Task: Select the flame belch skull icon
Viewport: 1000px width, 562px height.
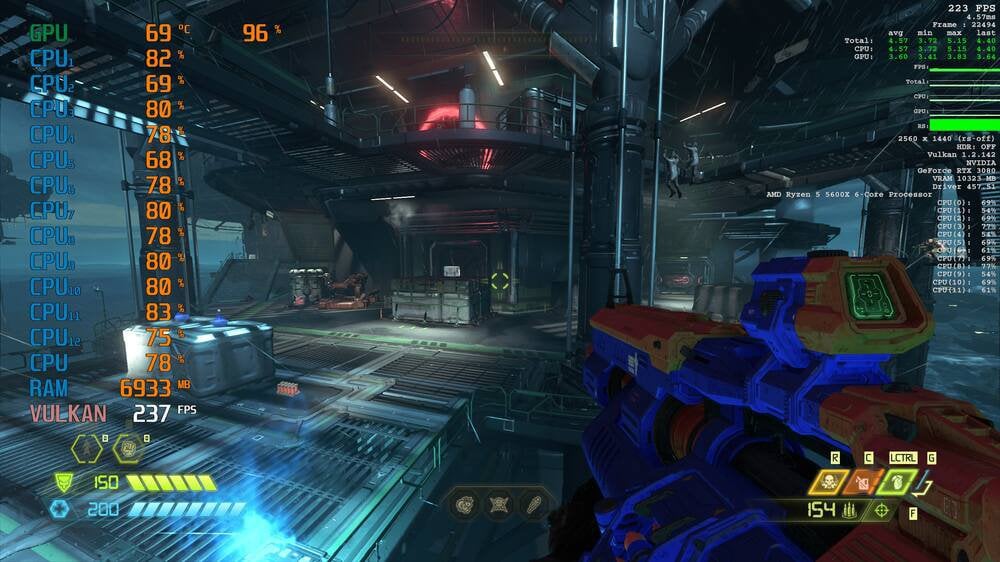Action: (828, 483)
